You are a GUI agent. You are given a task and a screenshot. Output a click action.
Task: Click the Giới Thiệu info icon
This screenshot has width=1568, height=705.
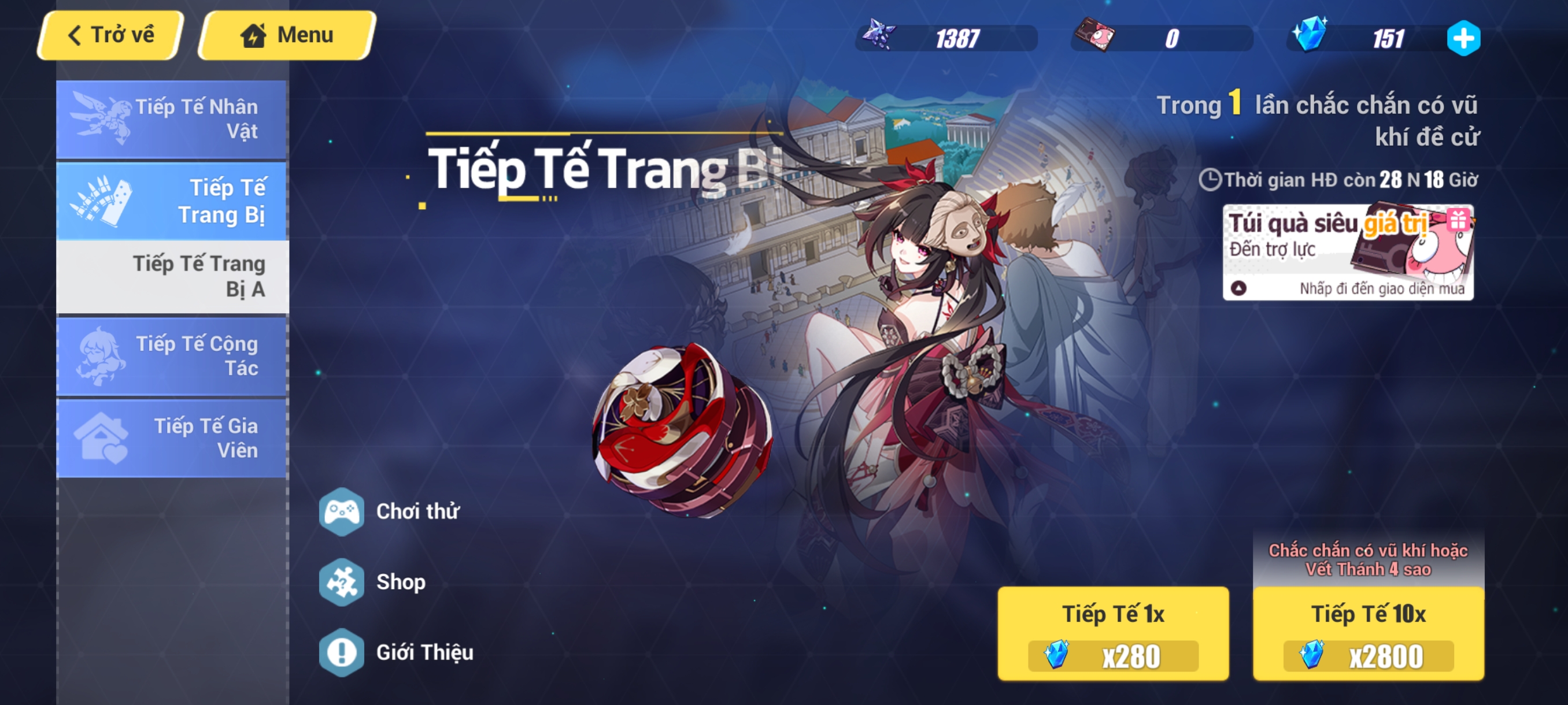(x=343, y=652)
